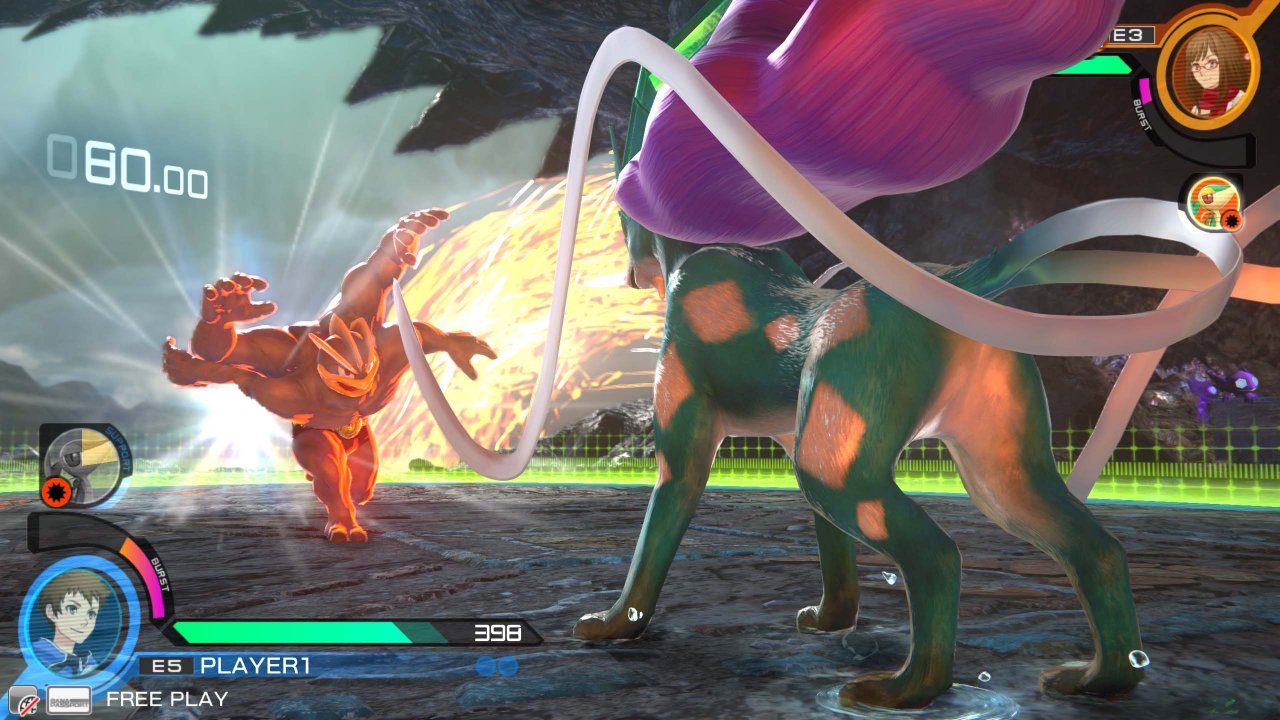Expand the opponent's BURST gauge arc

(1142, 113)
